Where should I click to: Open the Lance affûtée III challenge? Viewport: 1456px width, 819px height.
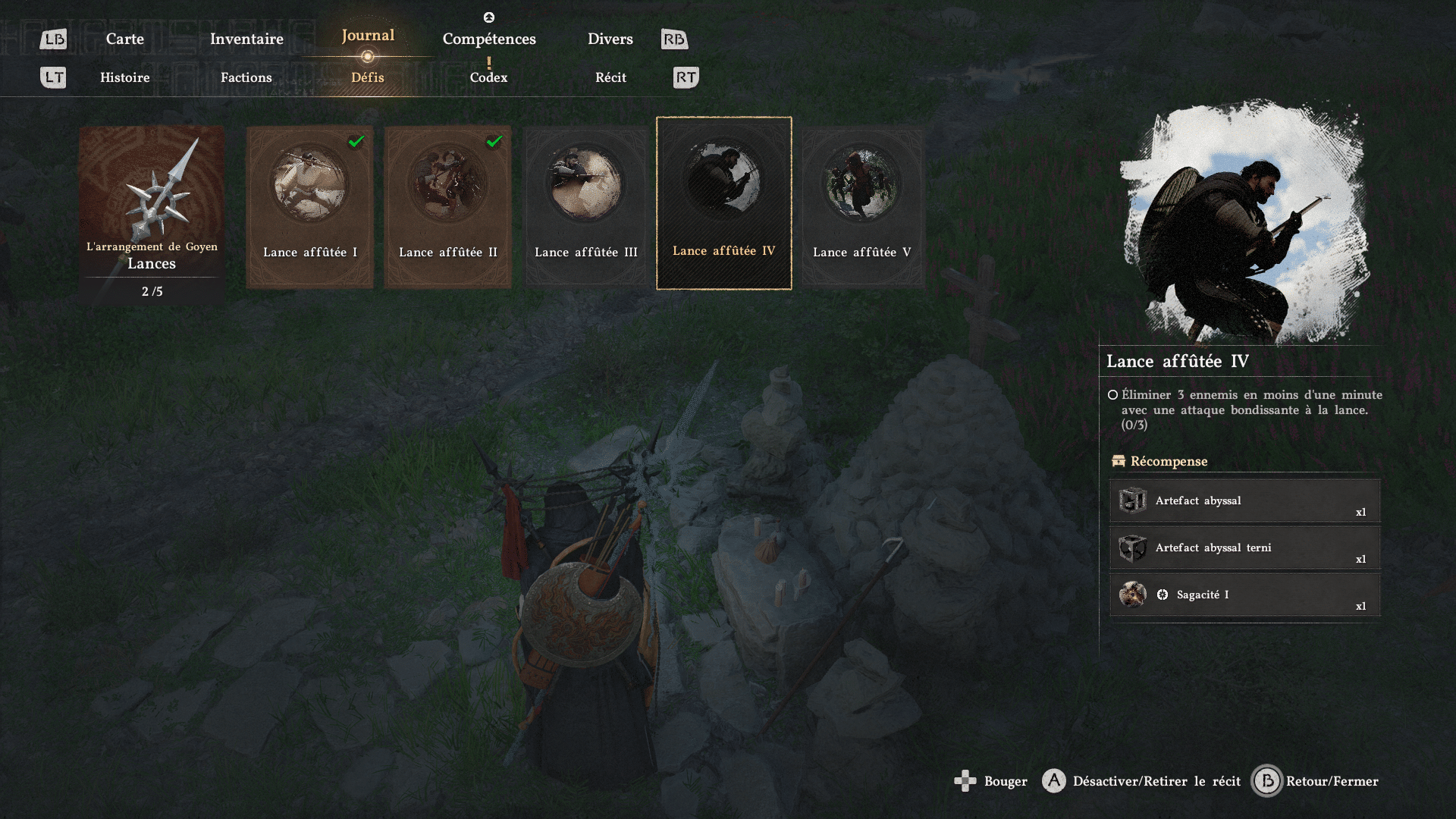coord(585,206)
